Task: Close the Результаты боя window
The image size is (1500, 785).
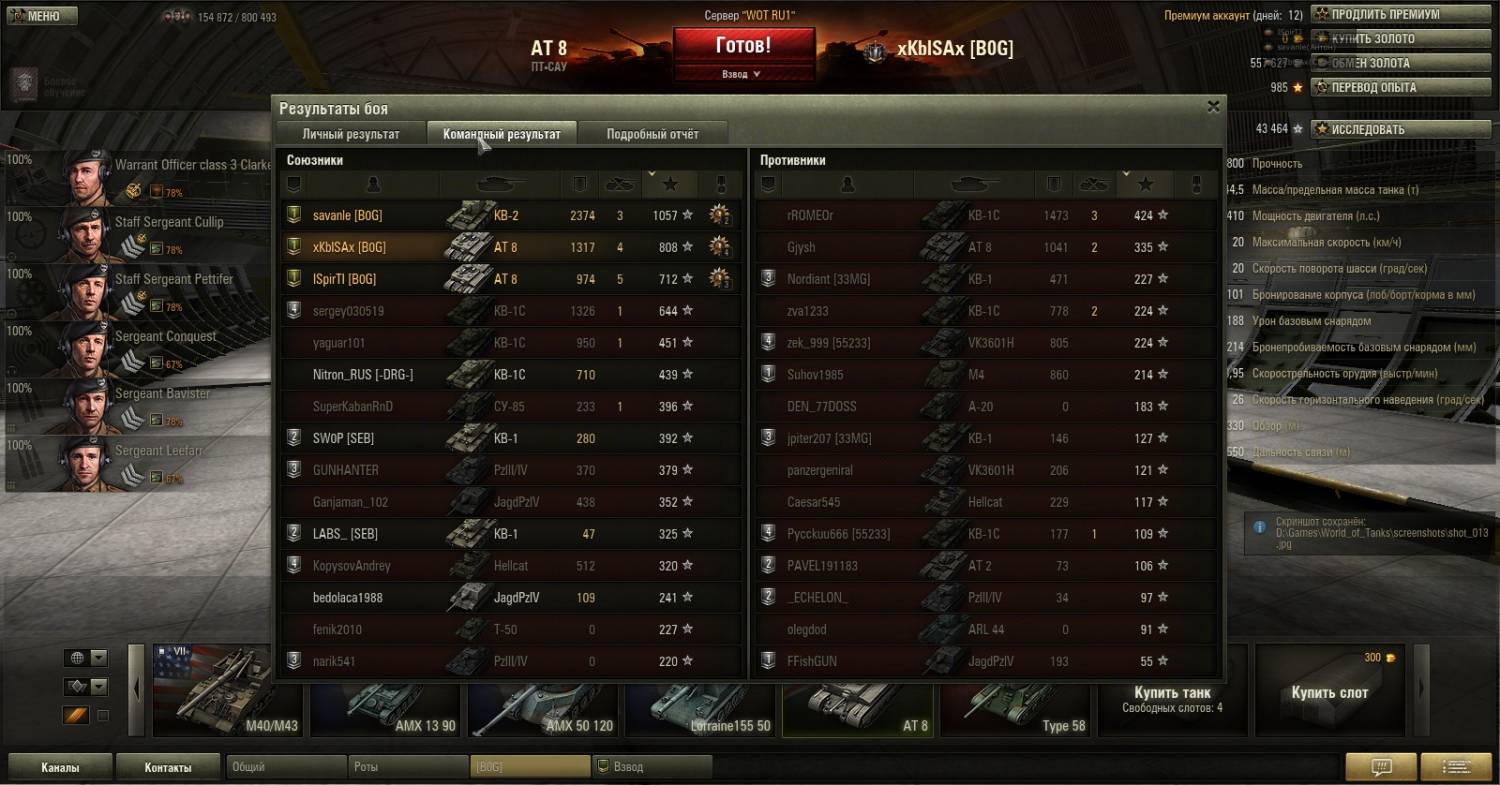Action: pos(1213,106)
